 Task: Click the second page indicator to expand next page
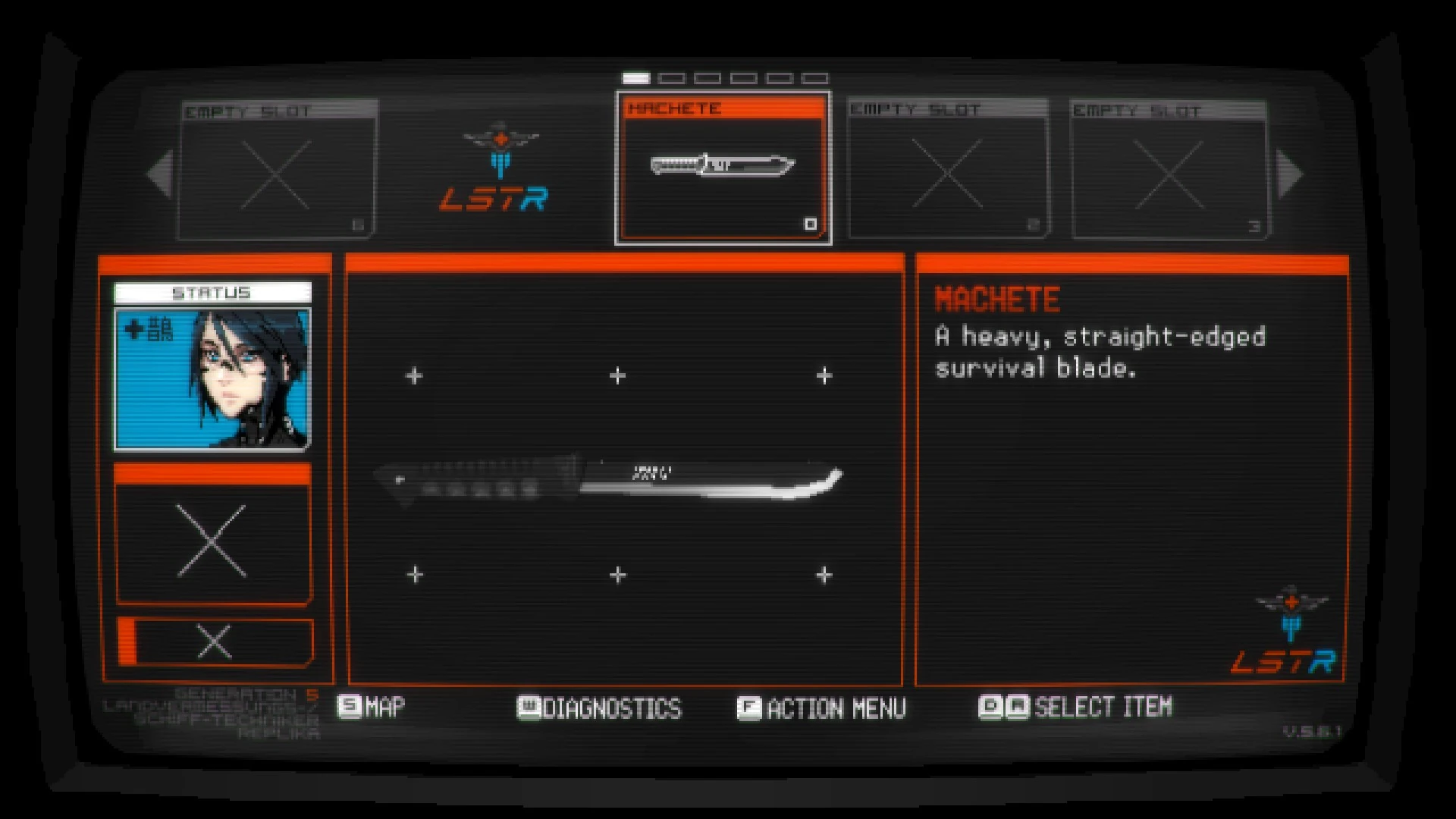673,77
